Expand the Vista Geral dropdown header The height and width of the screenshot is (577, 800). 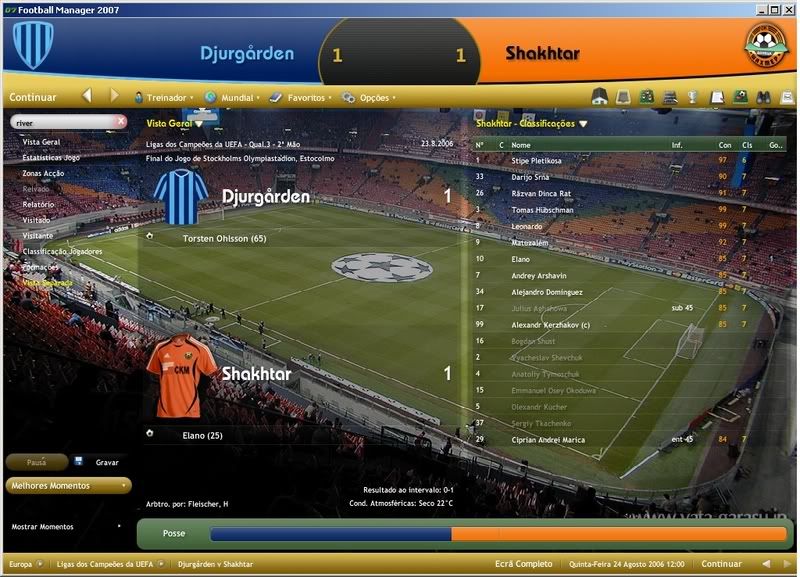(174, 123)
